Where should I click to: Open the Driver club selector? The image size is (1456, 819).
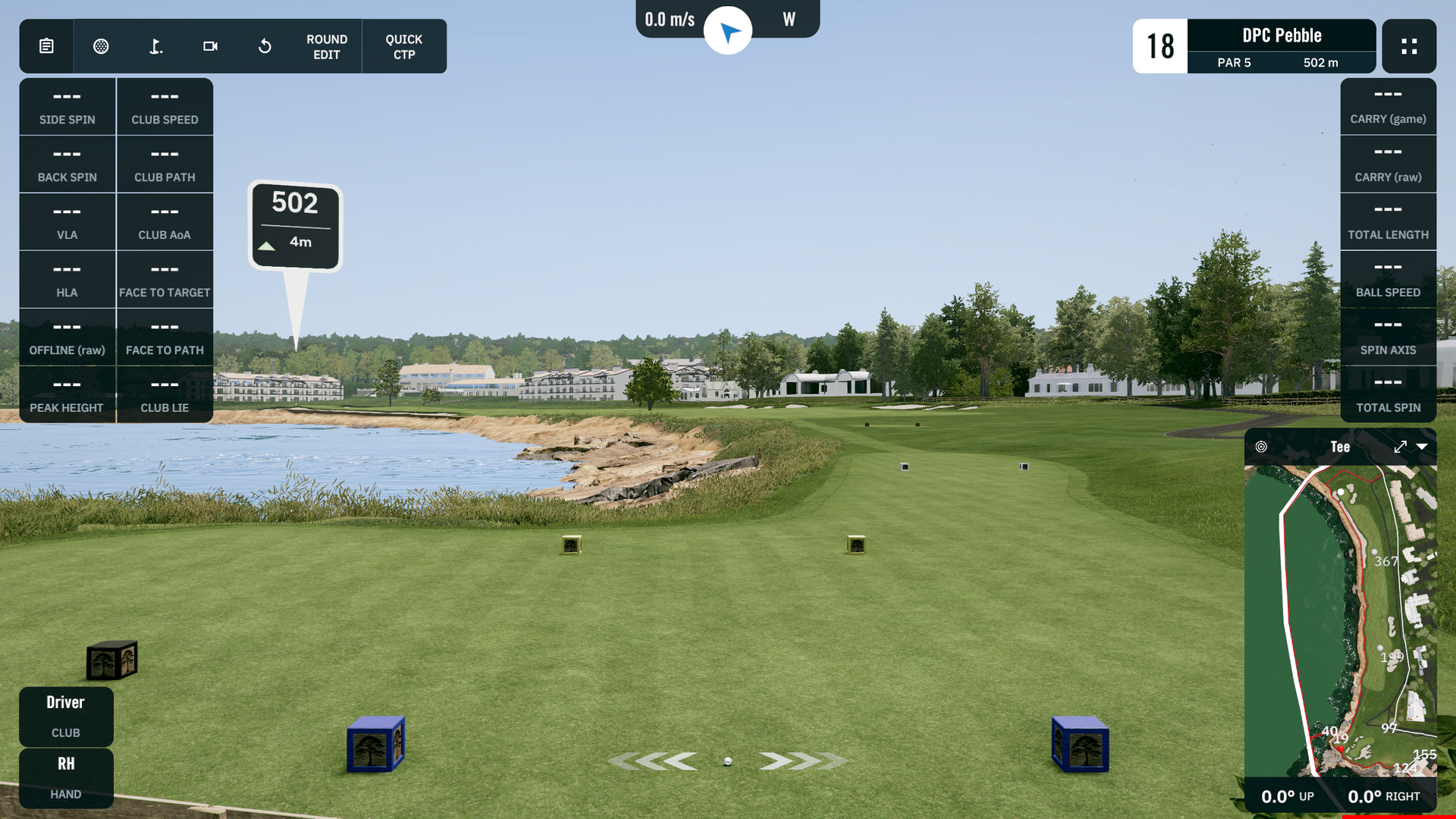66,715
